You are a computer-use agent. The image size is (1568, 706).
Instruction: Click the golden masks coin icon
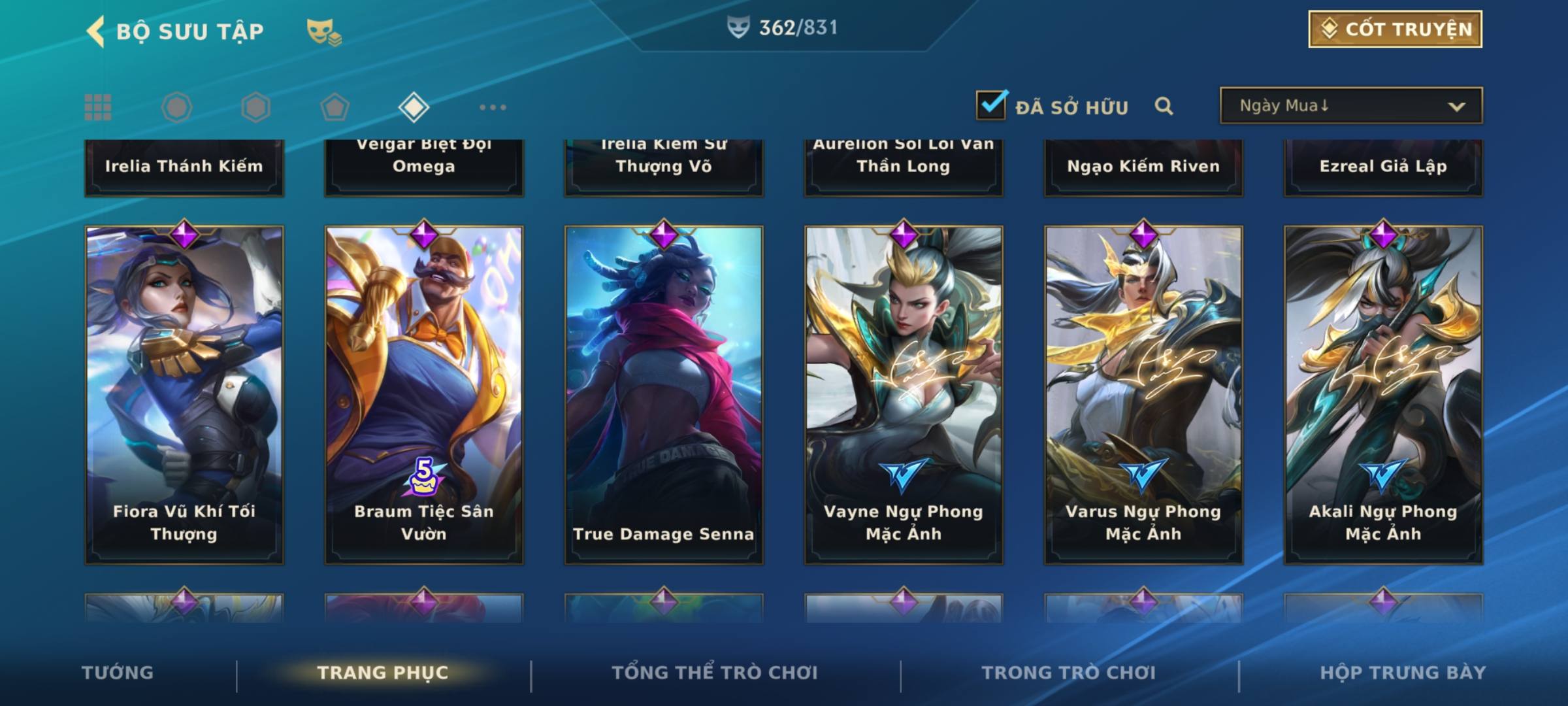(323, 32)
